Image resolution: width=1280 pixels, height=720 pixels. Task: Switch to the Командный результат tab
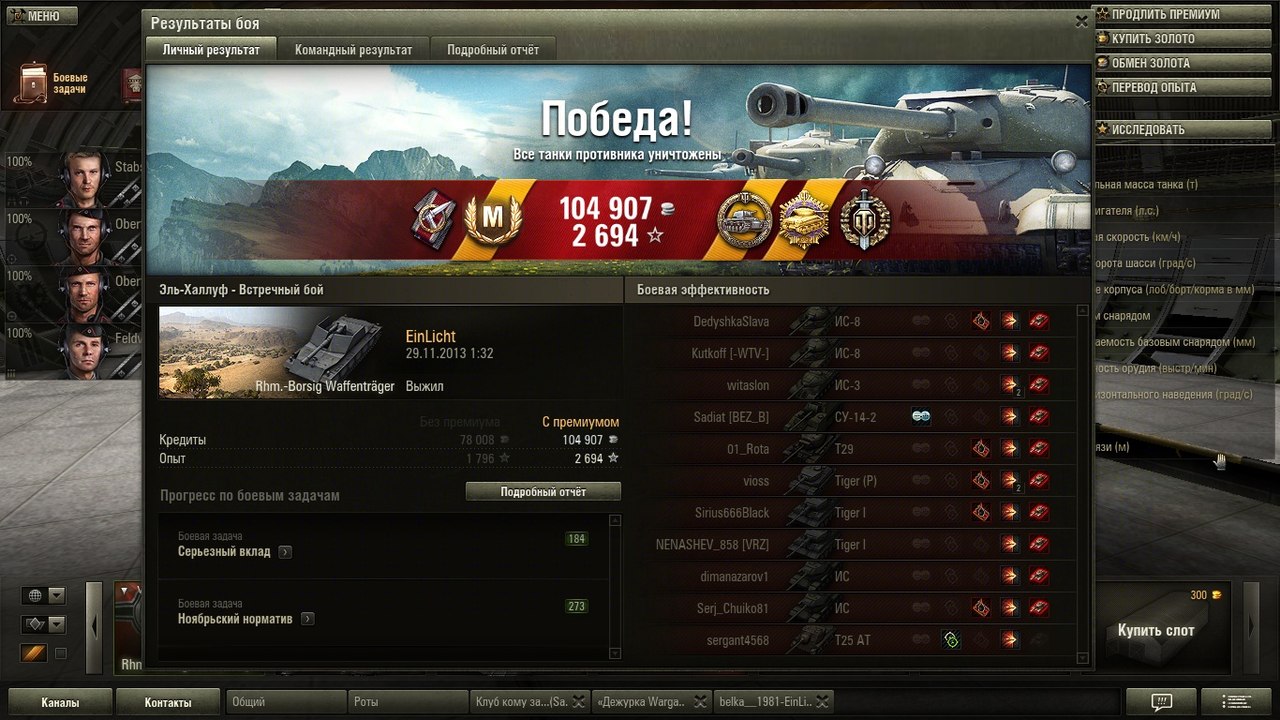[x=353, y=50]
